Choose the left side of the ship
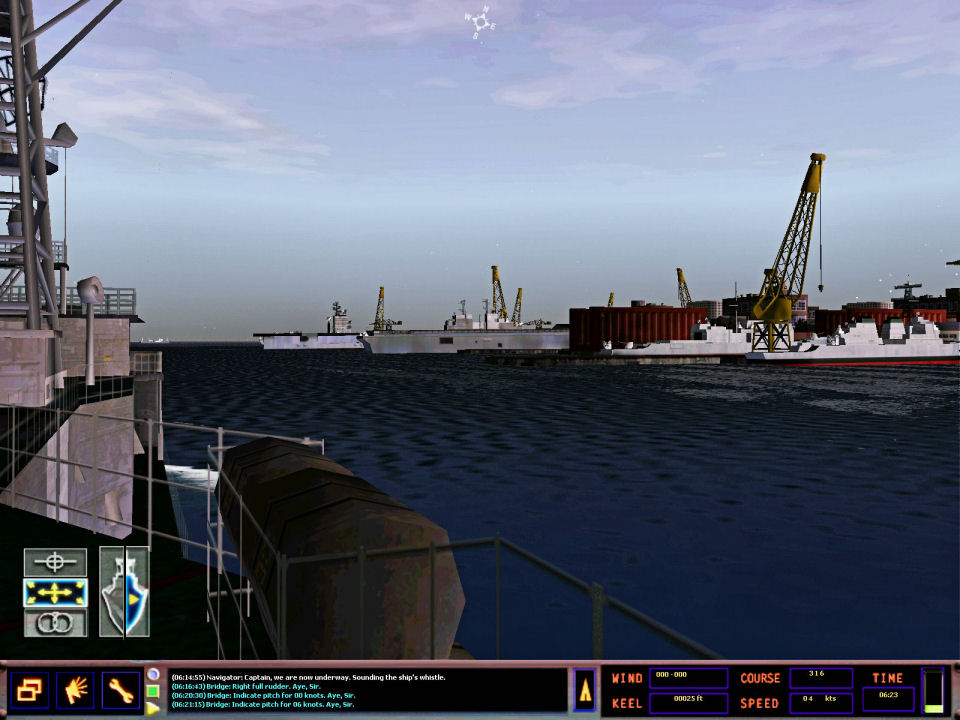960x720 pixels. (113, 593)
